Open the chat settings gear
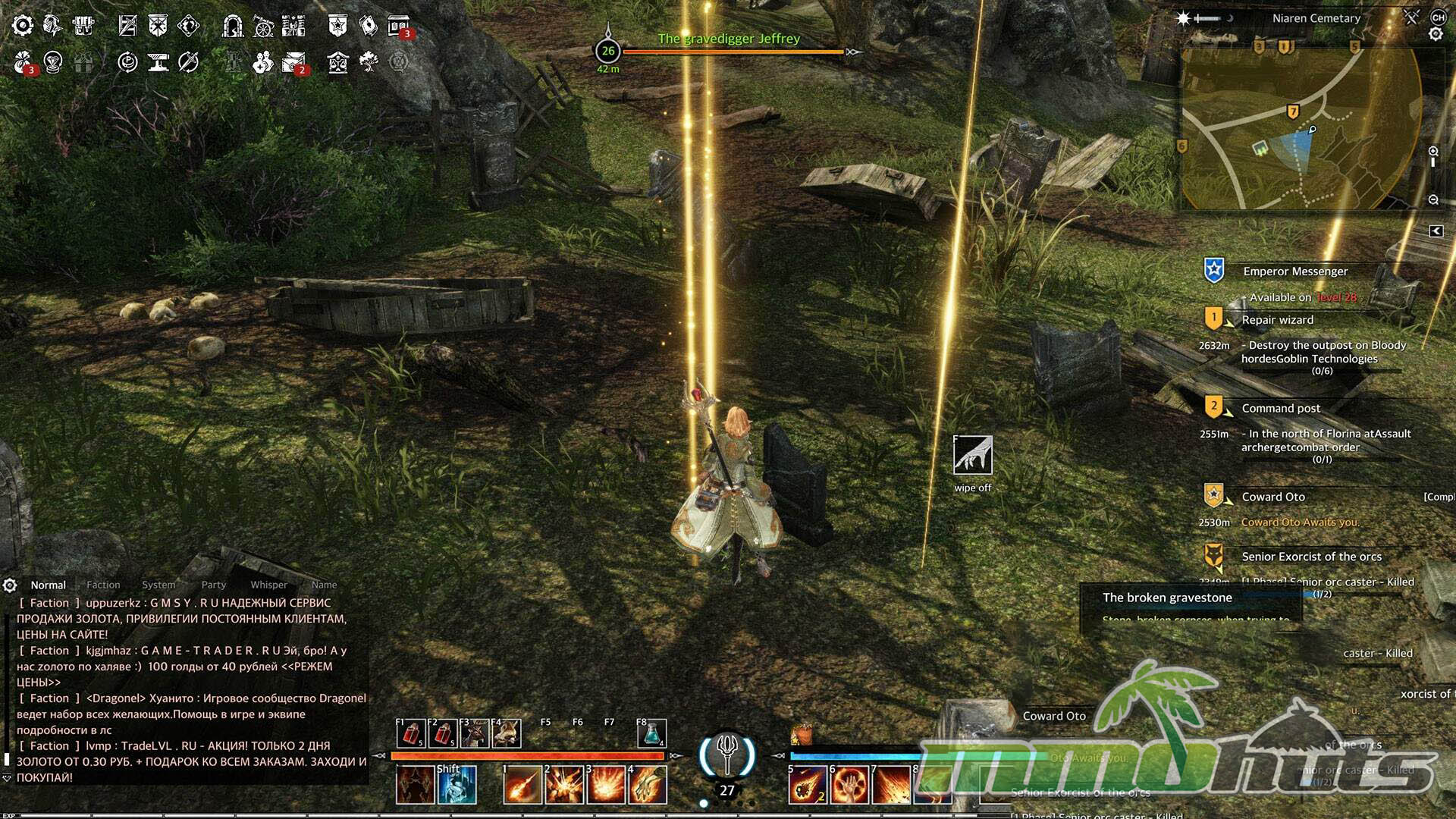This screenshot has width=1456, height=819. pyautogui.click(x=10, y=585)
